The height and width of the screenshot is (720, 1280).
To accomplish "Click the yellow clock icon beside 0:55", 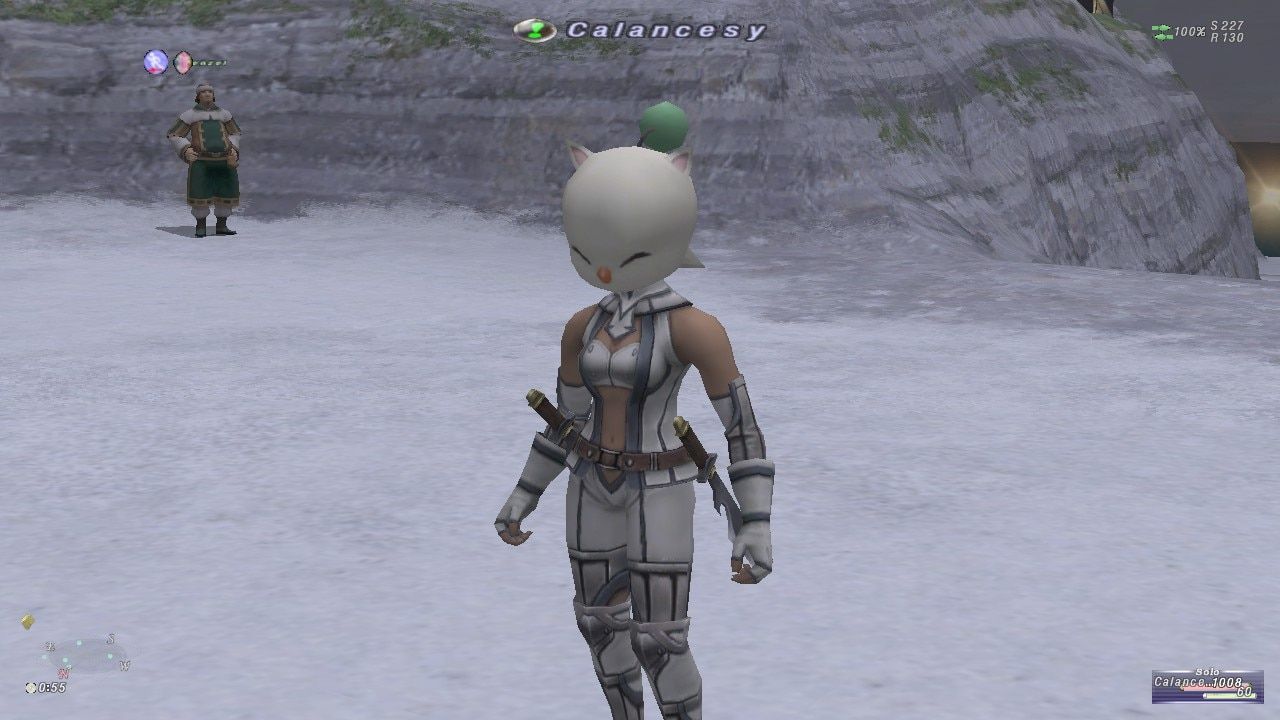I will (x=31, y=688).
